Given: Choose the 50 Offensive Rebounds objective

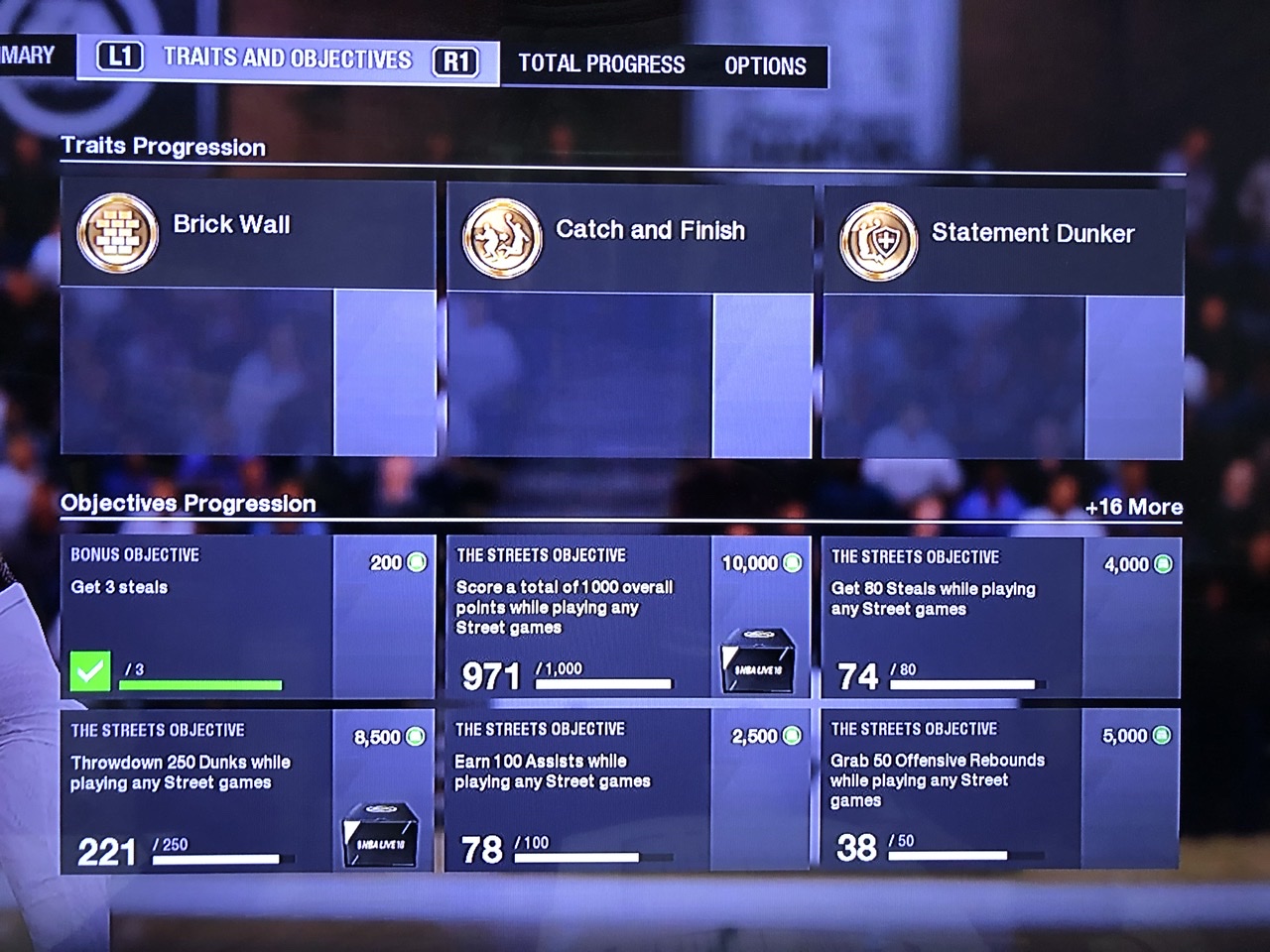Looking at the screenshot, I should tap(1001, 788).
